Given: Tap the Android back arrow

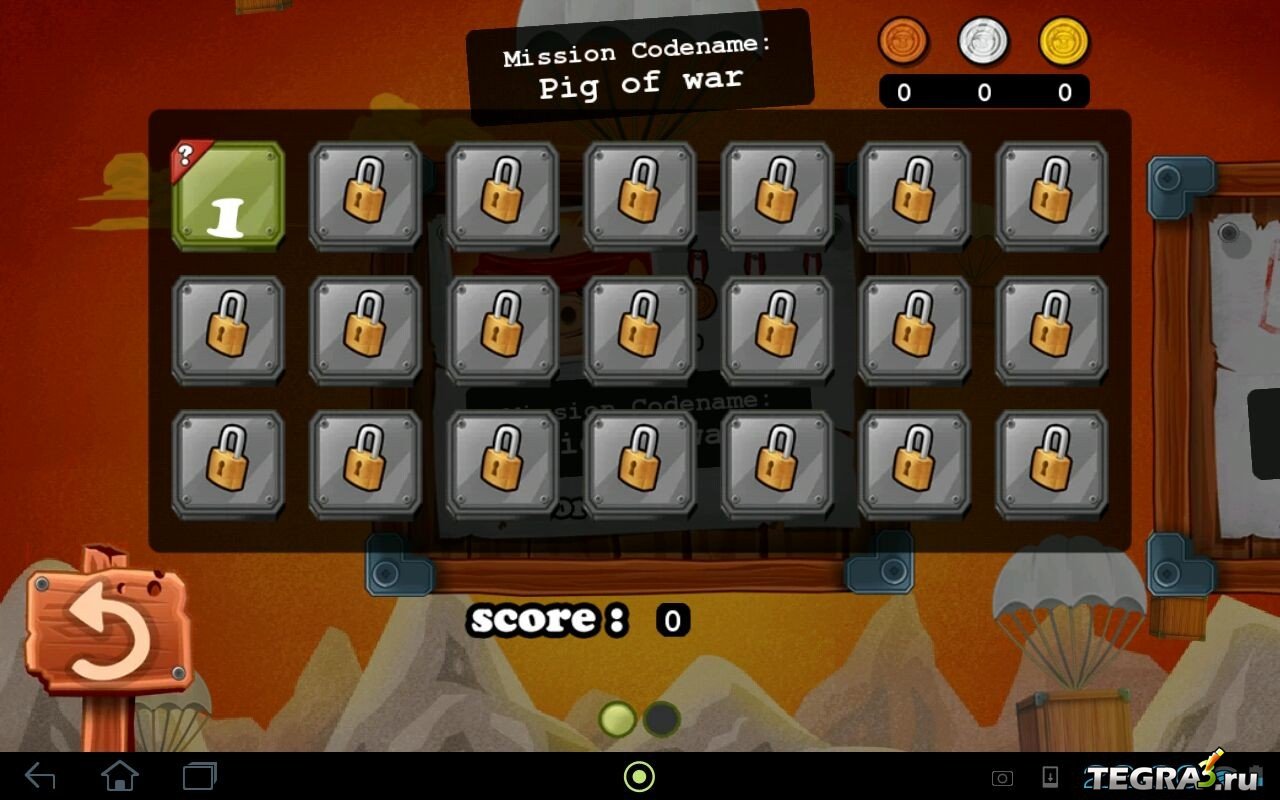Looking at the screenshot, I should click(40, 776).
